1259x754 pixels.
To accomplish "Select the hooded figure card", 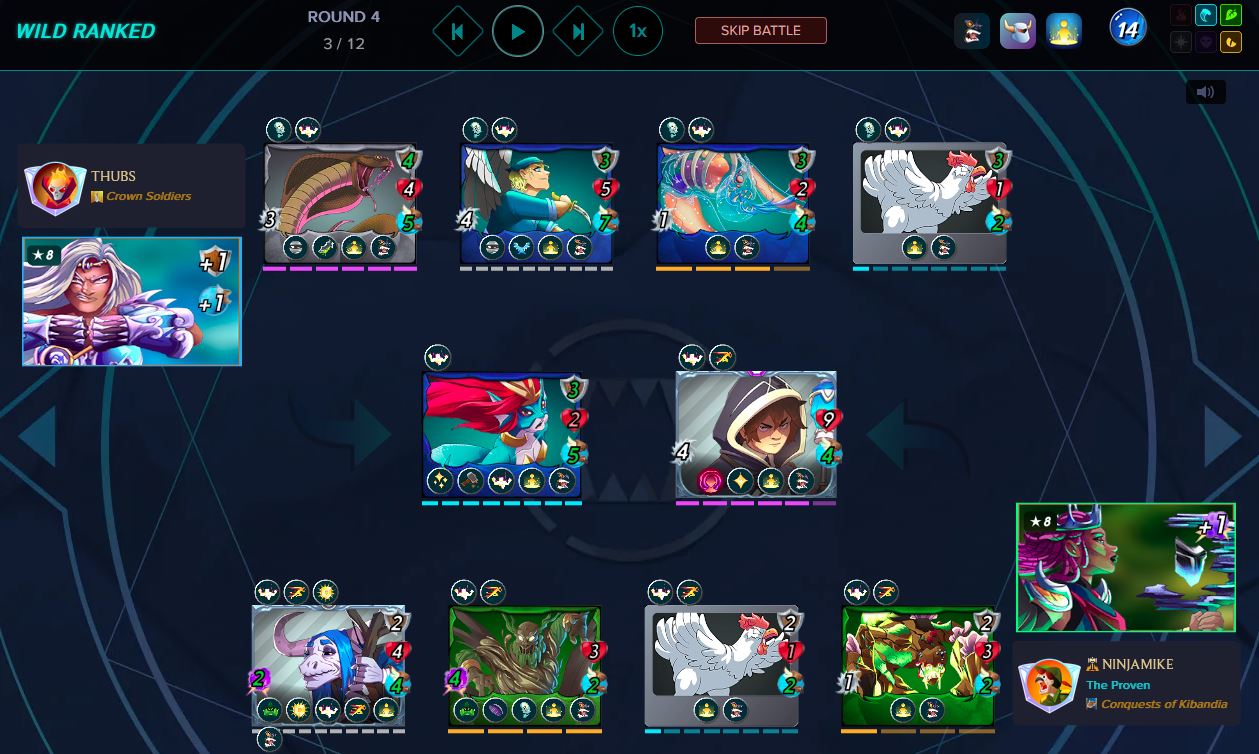I will coord(756,432).
